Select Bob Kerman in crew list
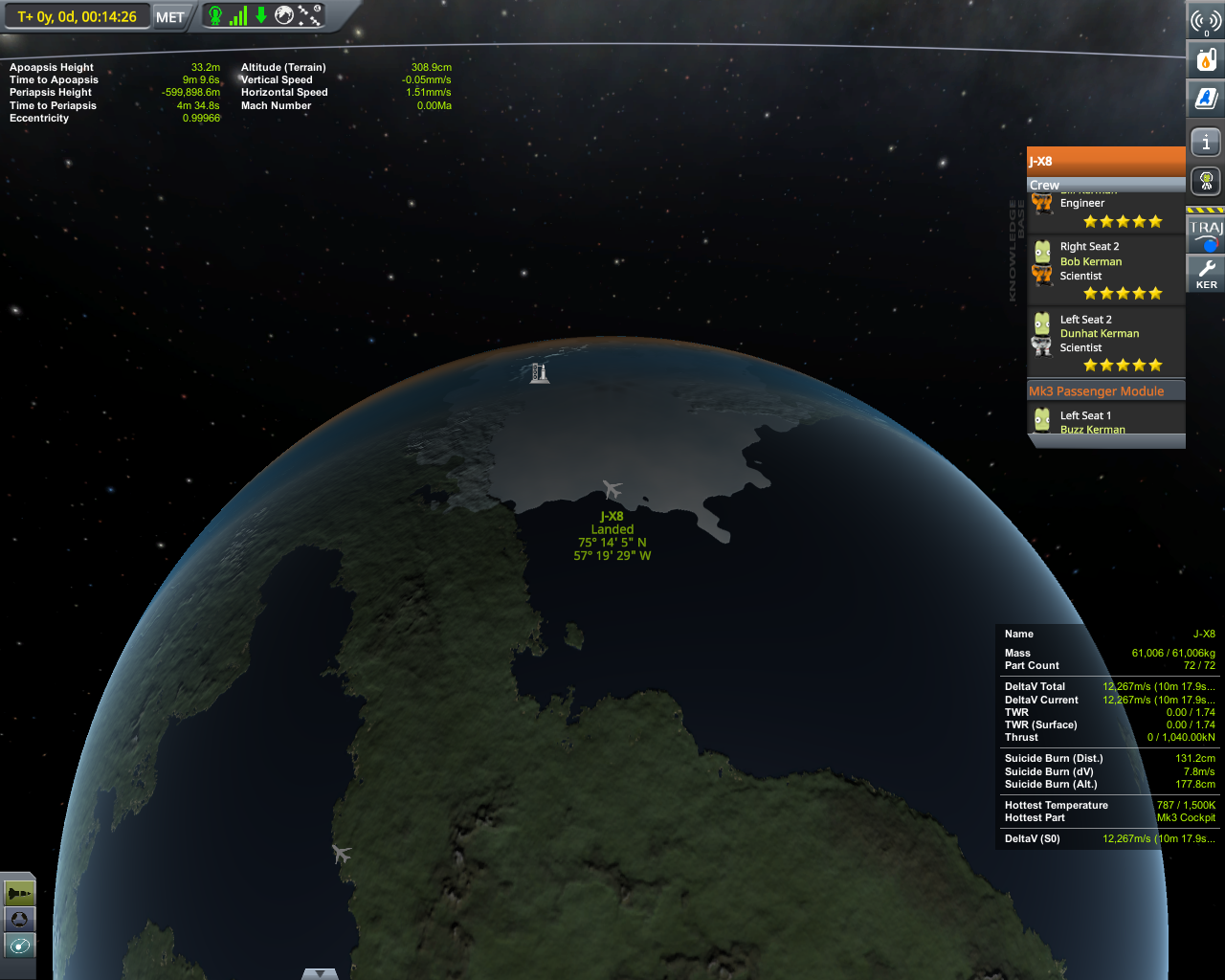This screenshot has height=980, width=1225. (x=1091, y=261)
